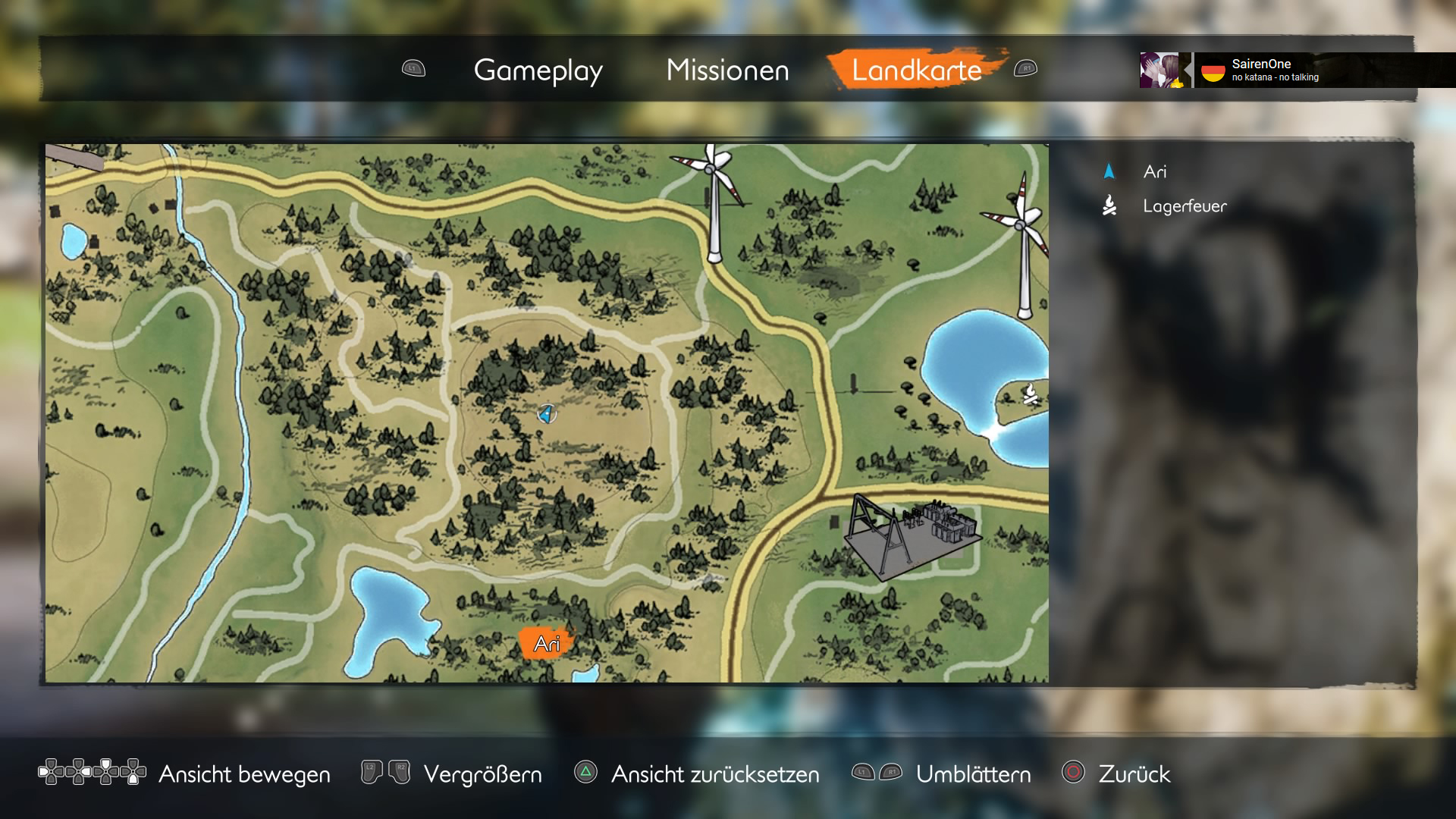Click the campfire marker on the map
The width and height of the screenshot is (1456, 819).
pos(1030,394)
